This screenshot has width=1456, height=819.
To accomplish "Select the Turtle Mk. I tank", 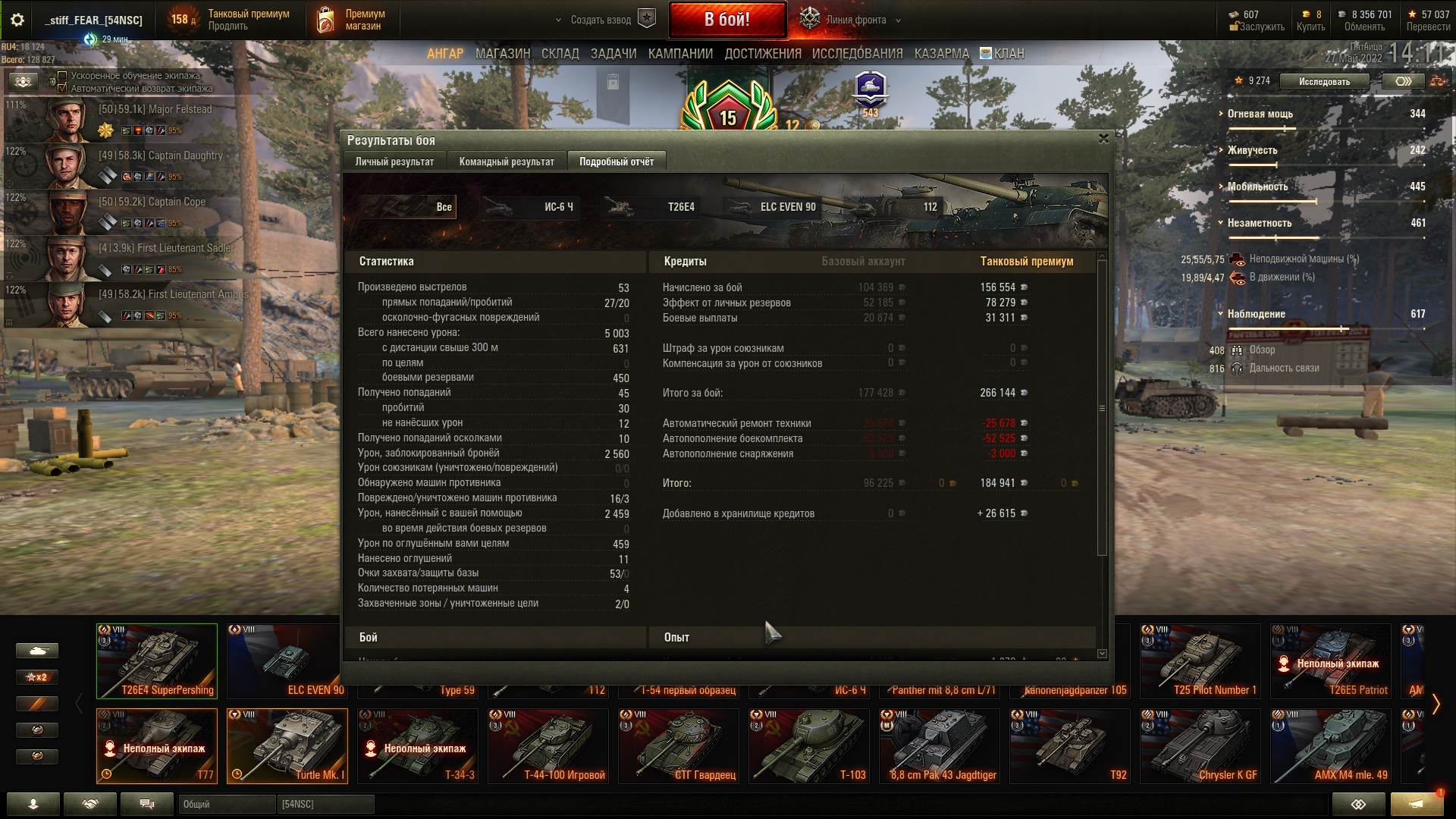I will tap(287, 745).
